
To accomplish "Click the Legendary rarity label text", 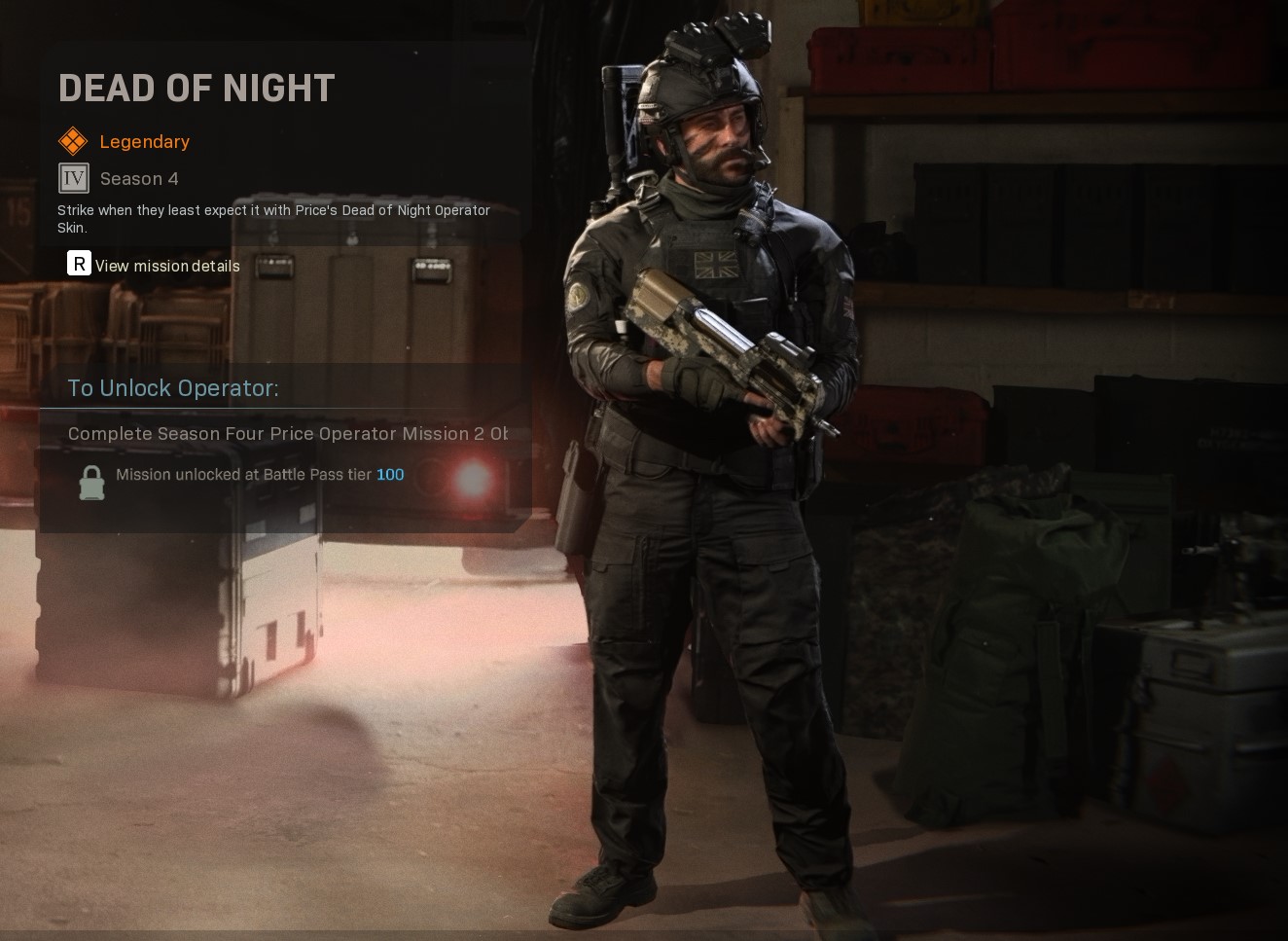I will [144, 142].
